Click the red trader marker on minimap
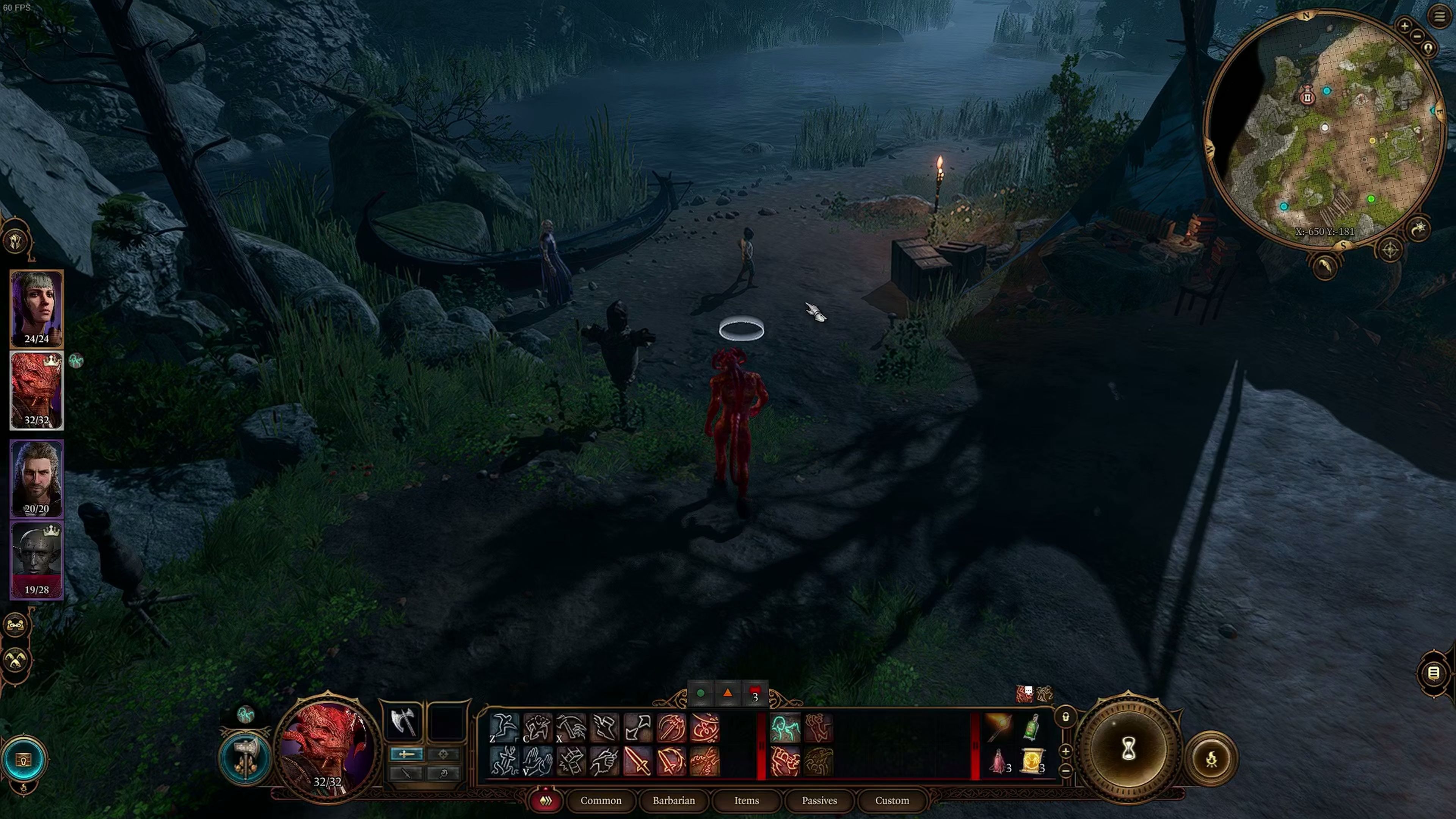 tap(1307, 97)
